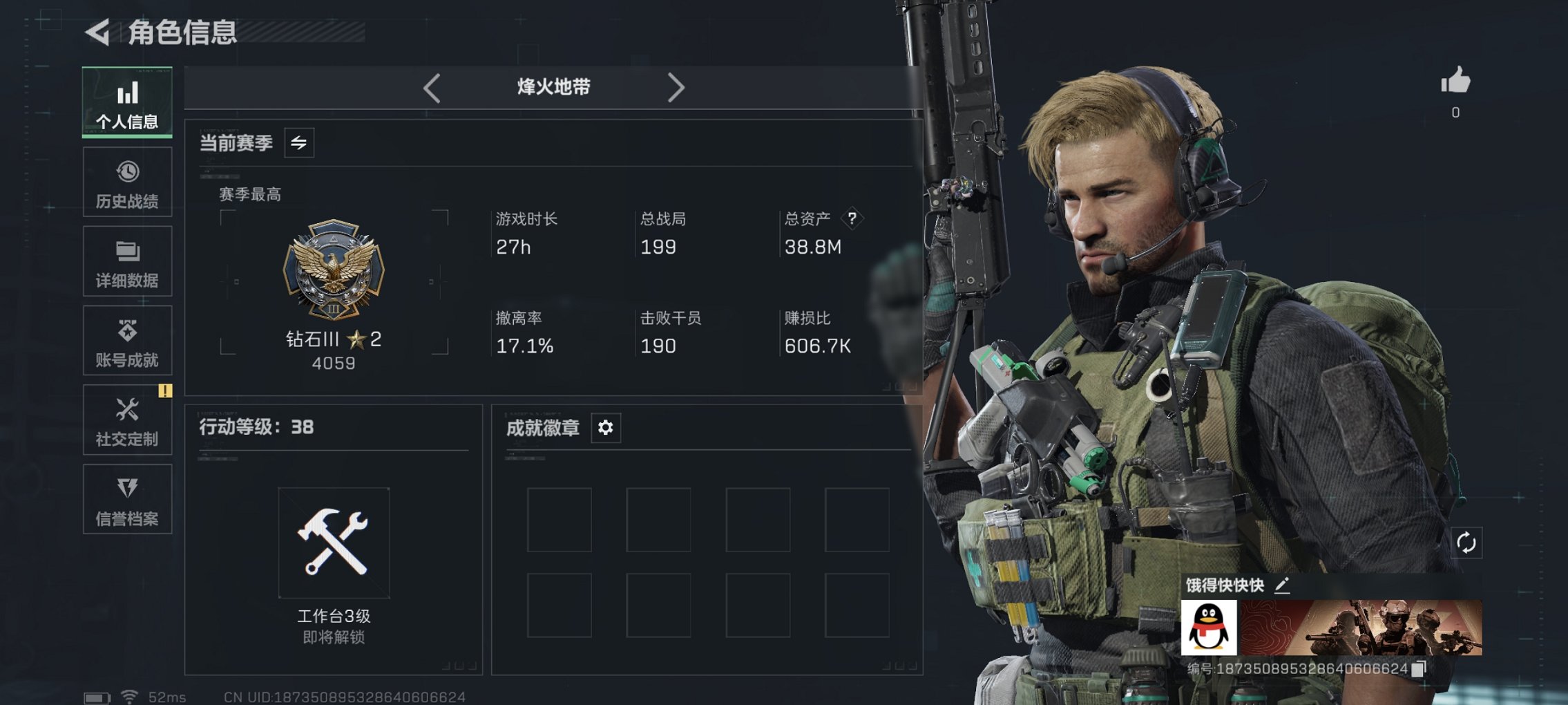Navigate right with the arrow after 烽火地带
This screenshot has width=1568, height=705.
coord(676,87)
